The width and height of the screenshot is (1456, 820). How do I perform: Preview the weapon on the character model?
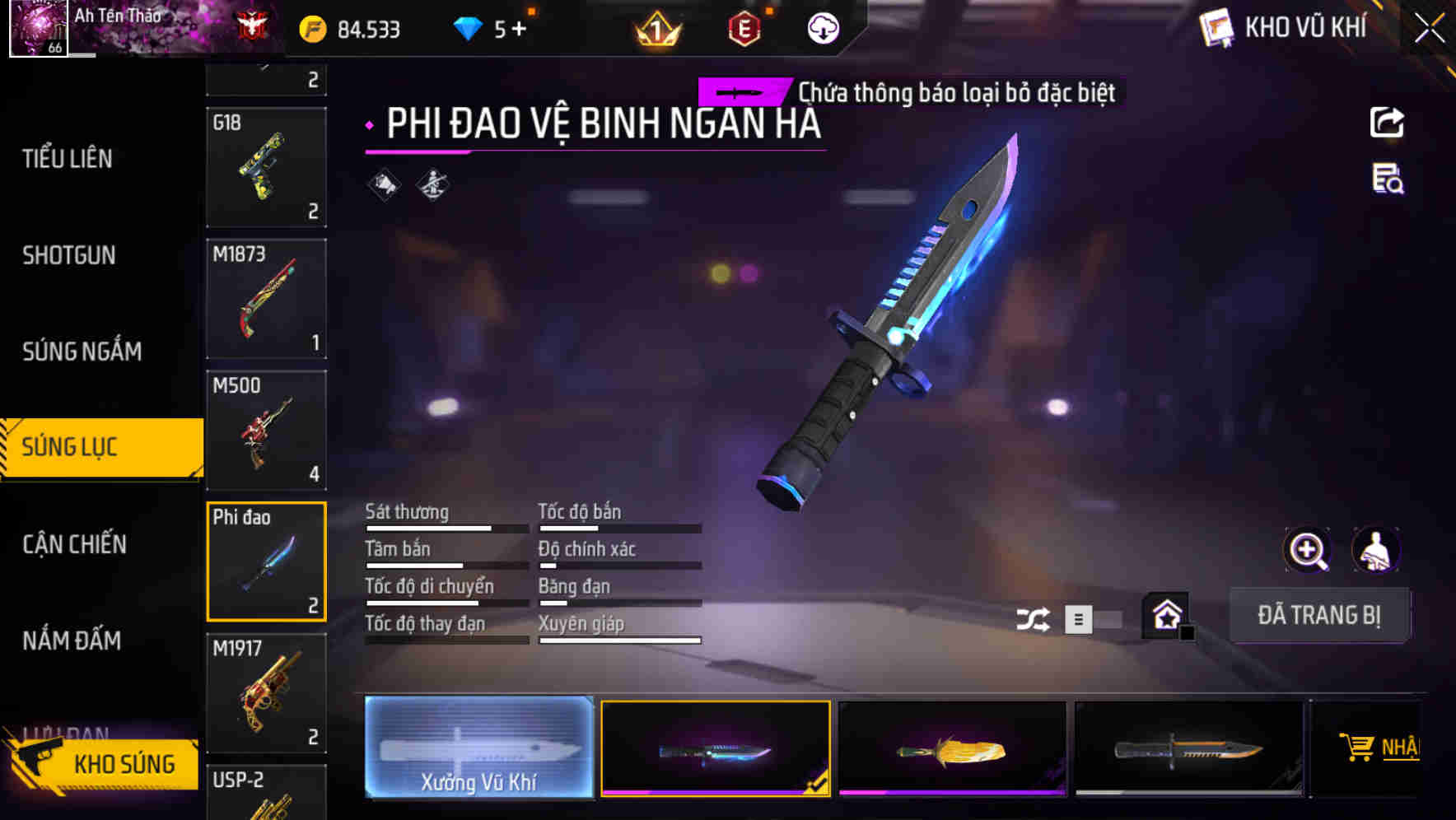tap(1376, 549)
